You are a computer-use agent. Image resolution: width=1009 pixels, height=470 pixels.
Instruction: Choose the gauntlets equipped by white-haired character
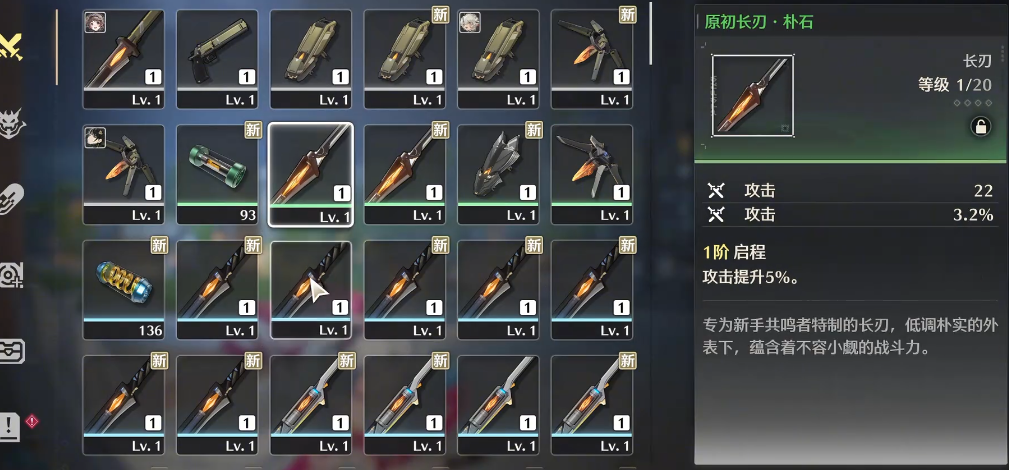498,58
